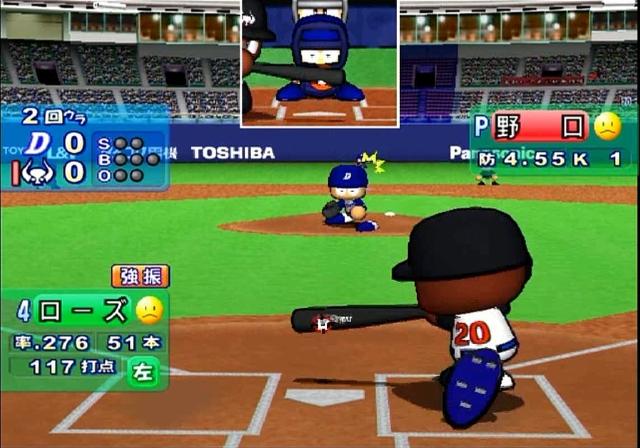Image resolution: width=640 pixels, height=448 pixels.
Task: Click the batter's condition face icon
Action: (149, 310)
